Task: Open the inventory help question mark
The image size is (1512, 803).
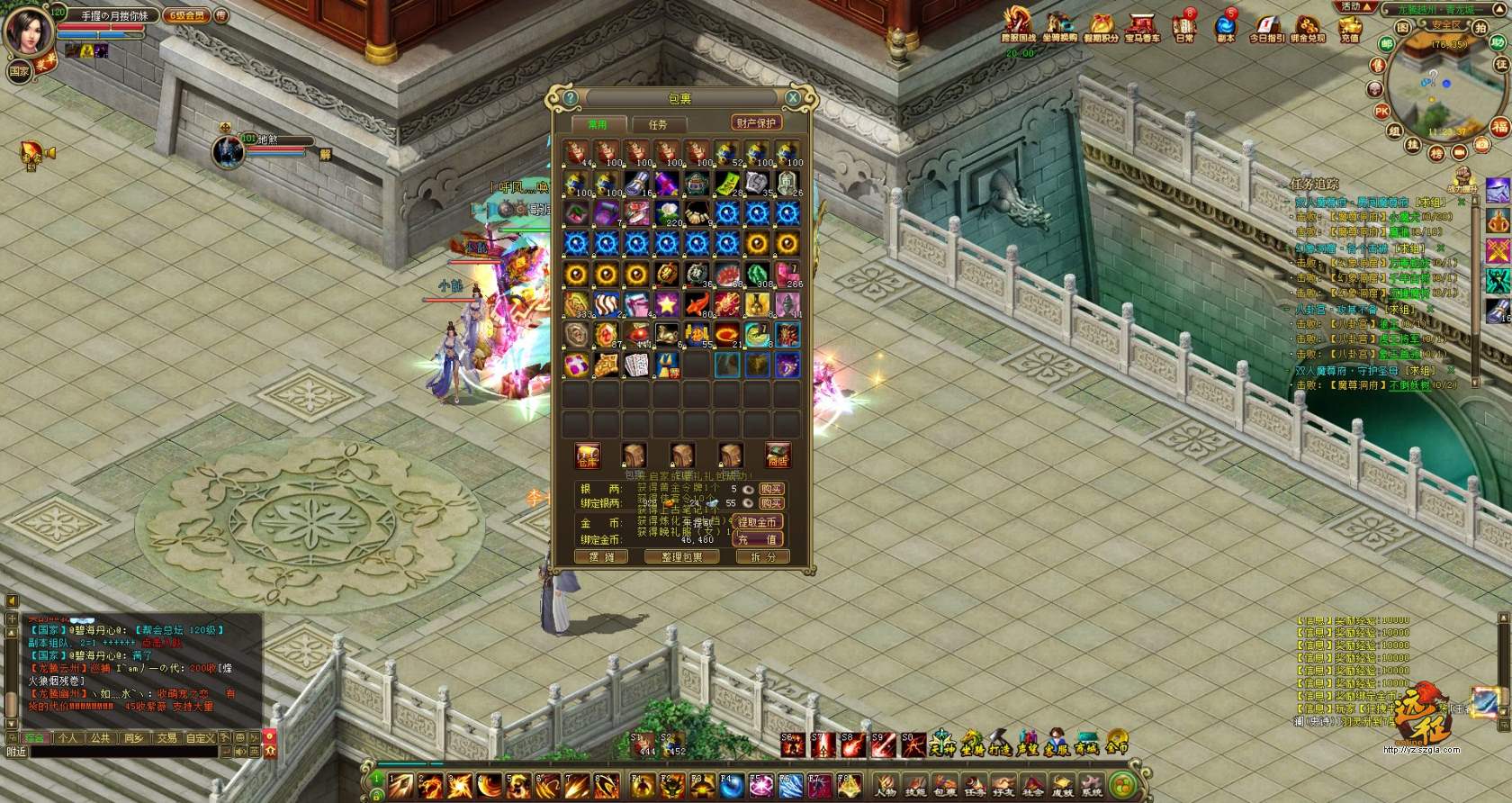Action: pyautogui.click(x=570, y=97)
